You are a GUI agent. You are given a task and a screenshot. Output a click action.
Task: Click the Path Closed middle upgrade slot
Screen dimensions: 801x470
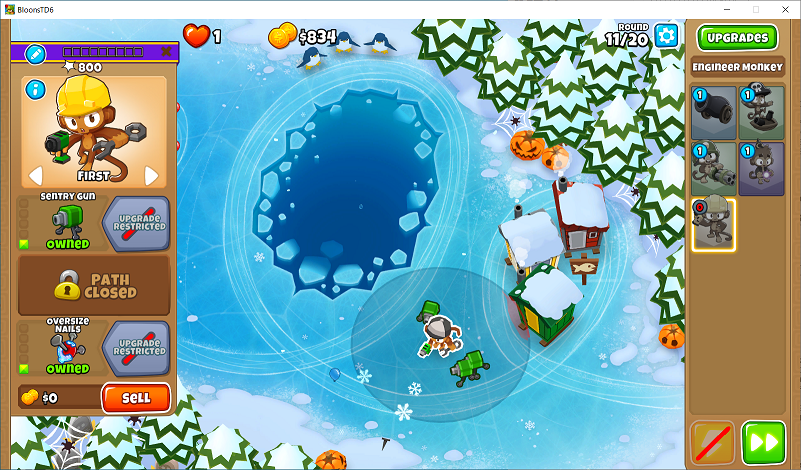94,284
